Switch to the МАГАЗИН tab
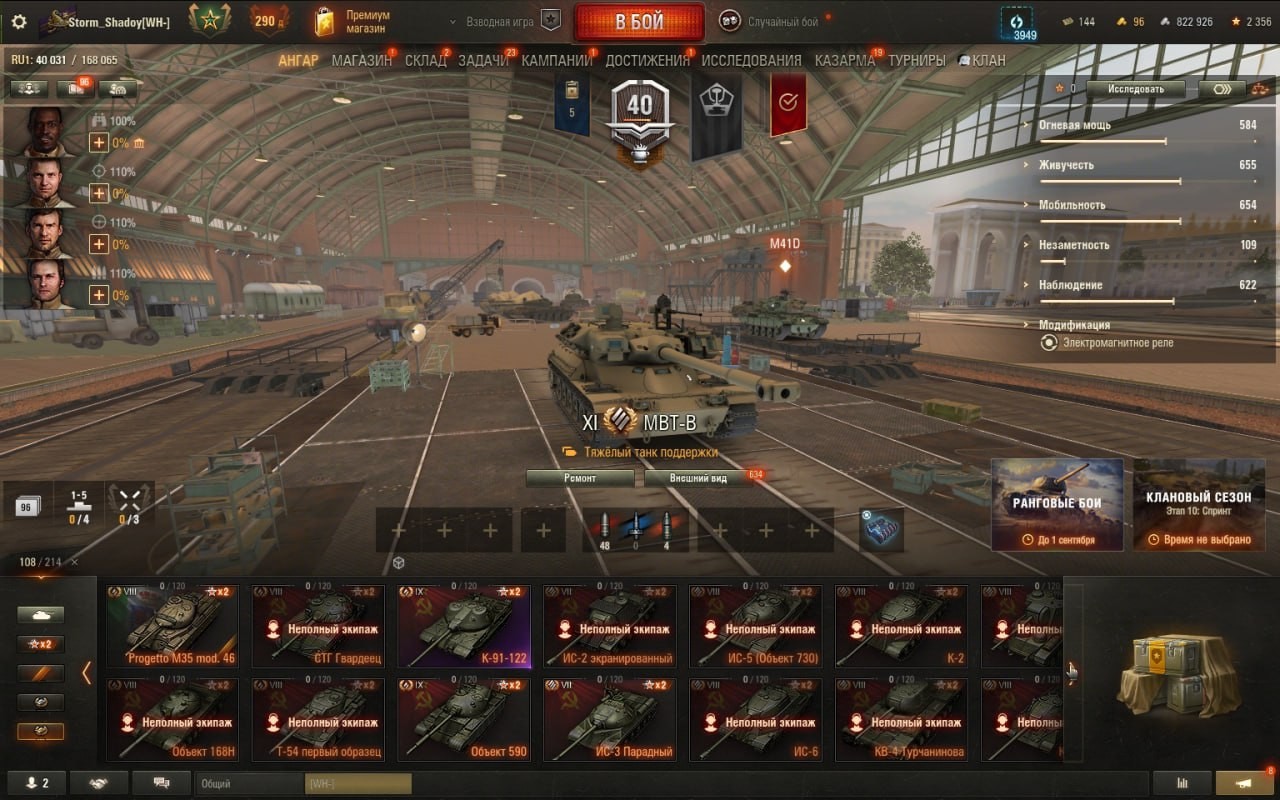Screen dimensions: 1280x800 click(361, 60)
